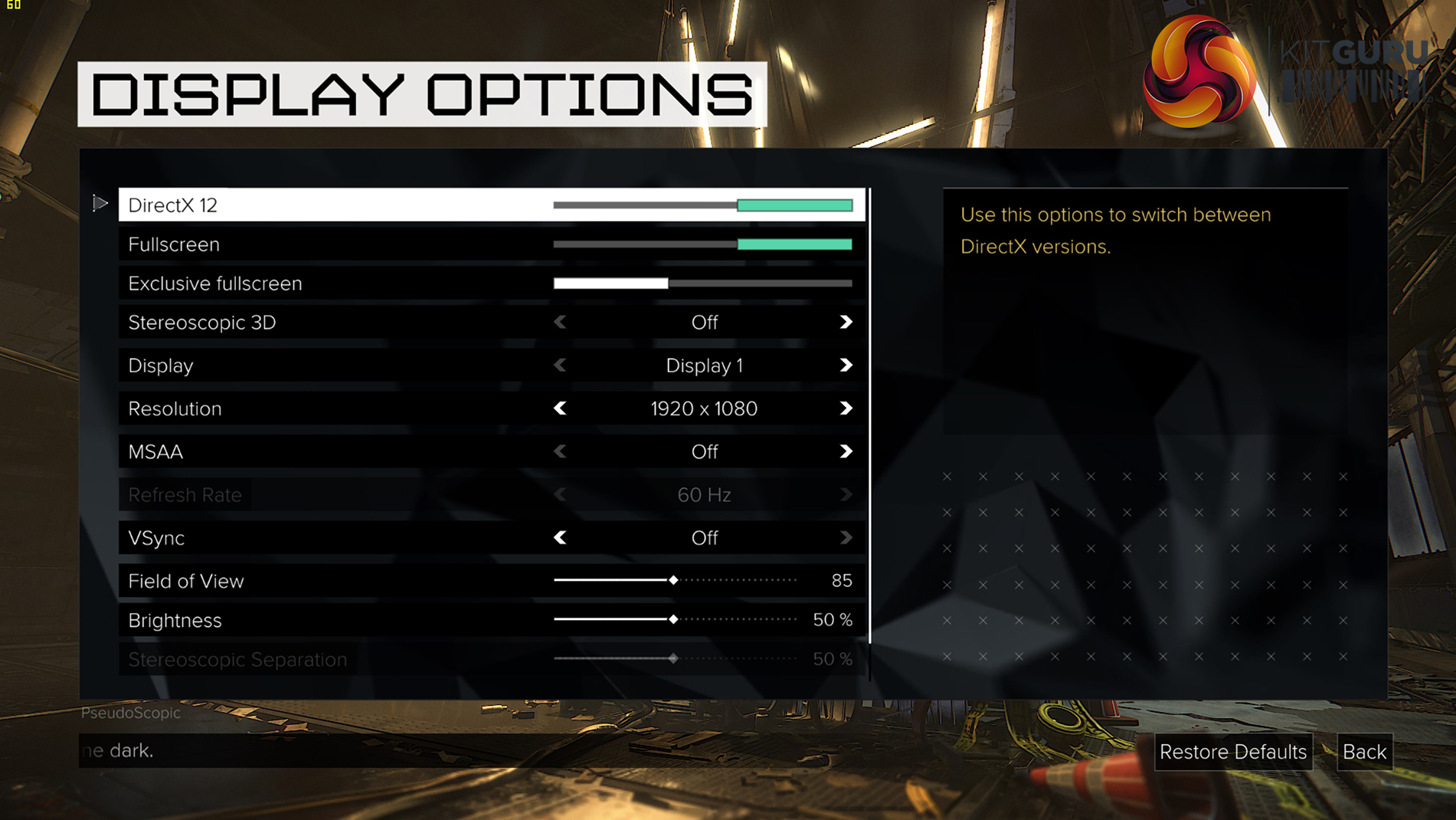The image size is (1456, 820).
Task: Go Back from Display Options
Action: [1364, 752]
